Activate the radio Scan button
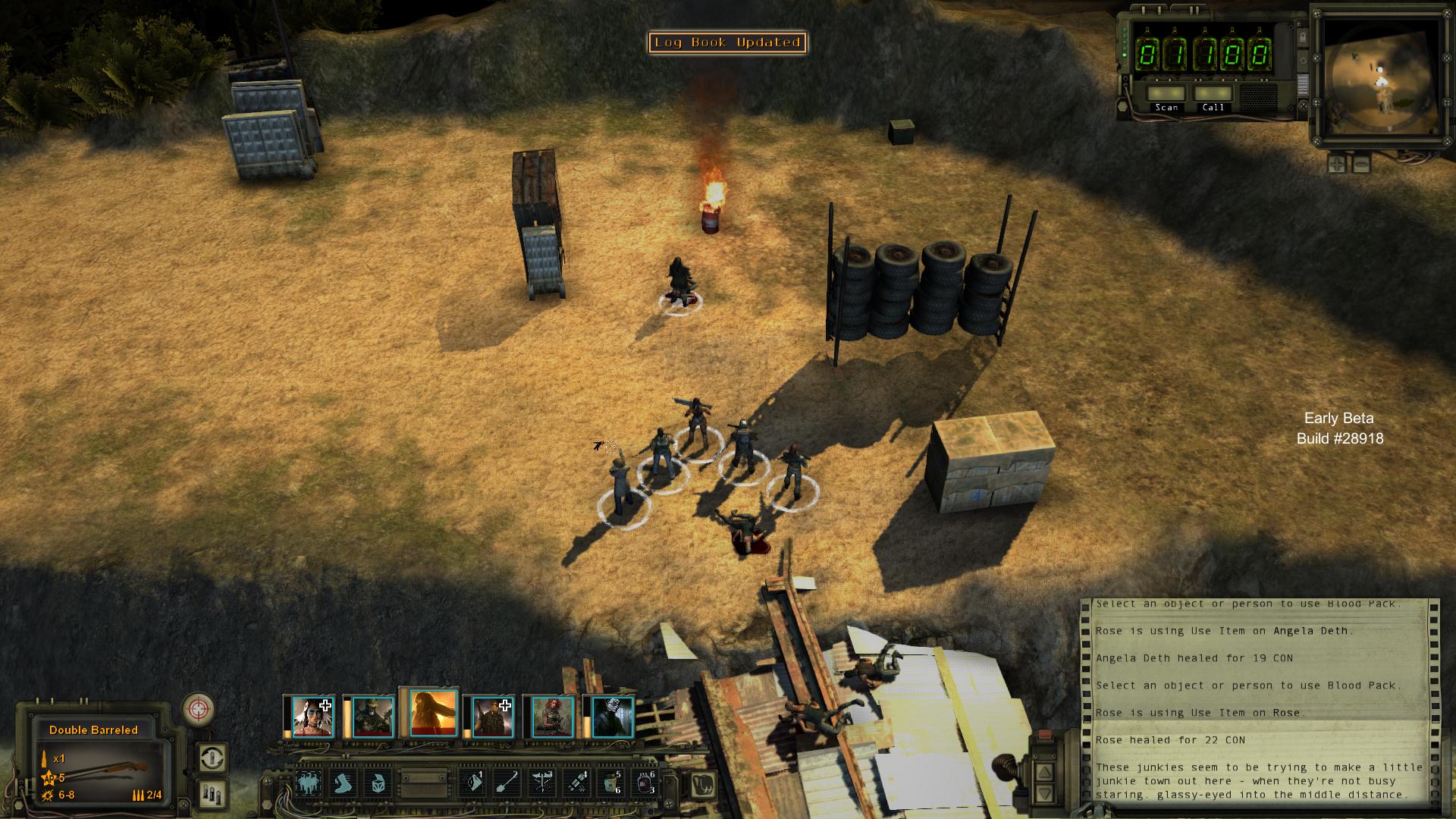This screenshot has width=1456, height=819. click(1166, 94)
